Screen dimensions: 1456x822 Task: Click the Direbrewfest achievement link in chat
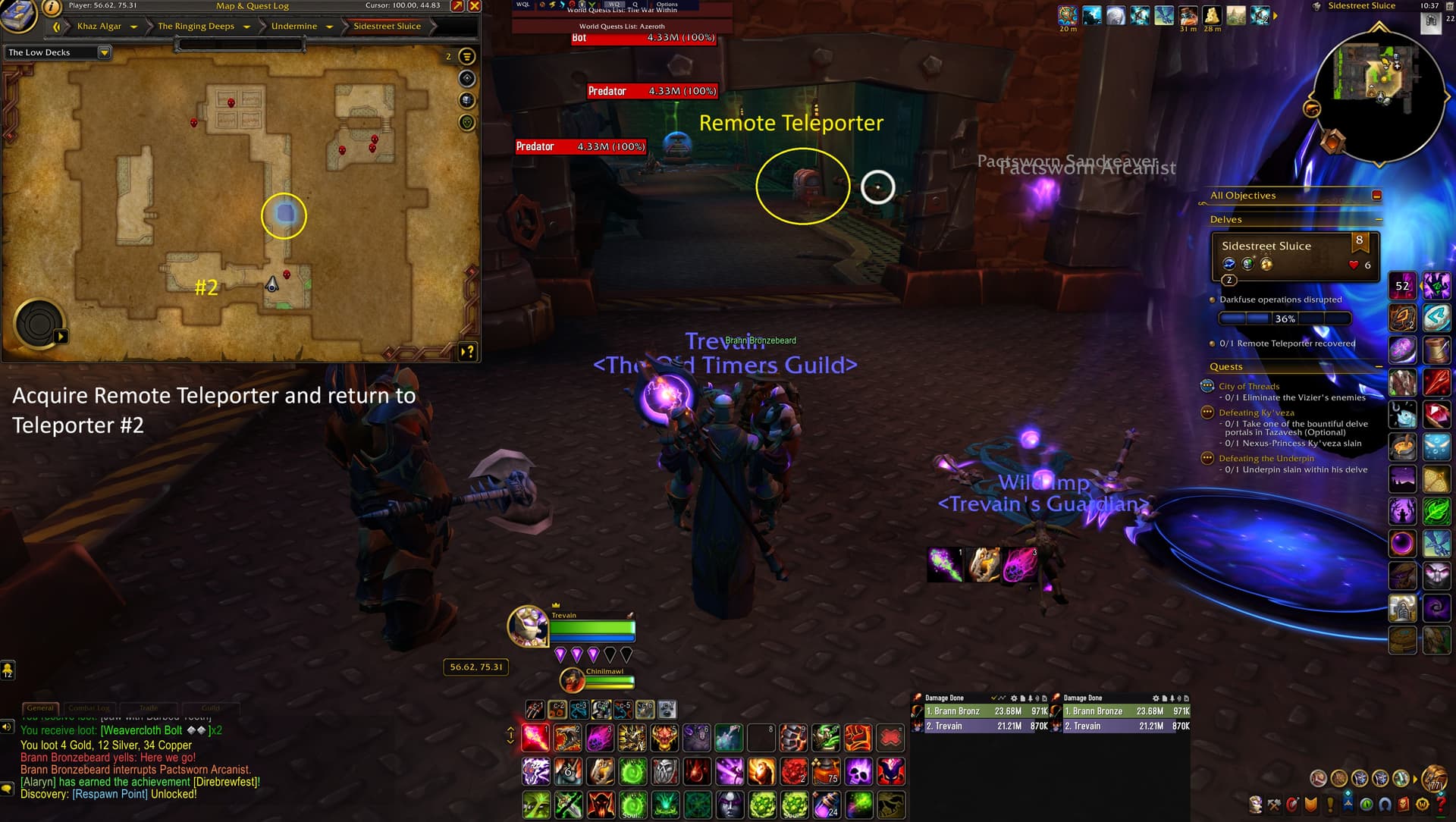tap(226, 782)
